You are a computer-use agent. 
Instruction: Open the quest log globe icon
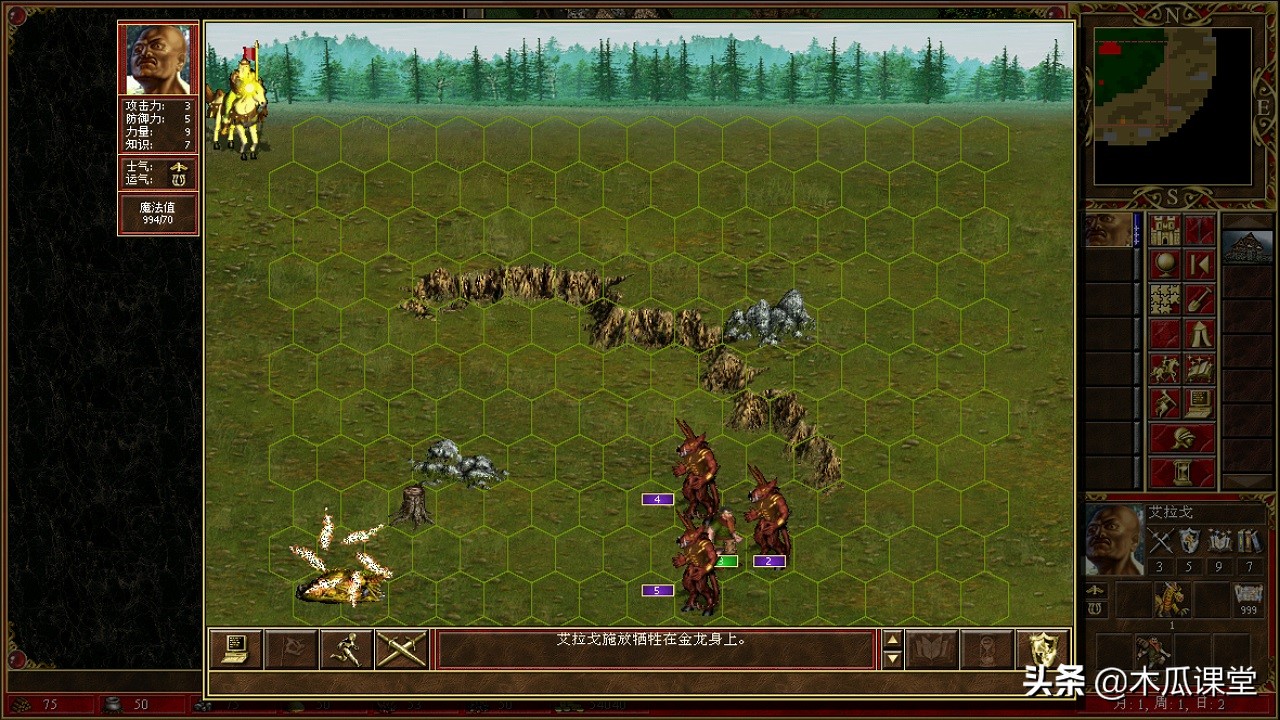point(1165,265)
